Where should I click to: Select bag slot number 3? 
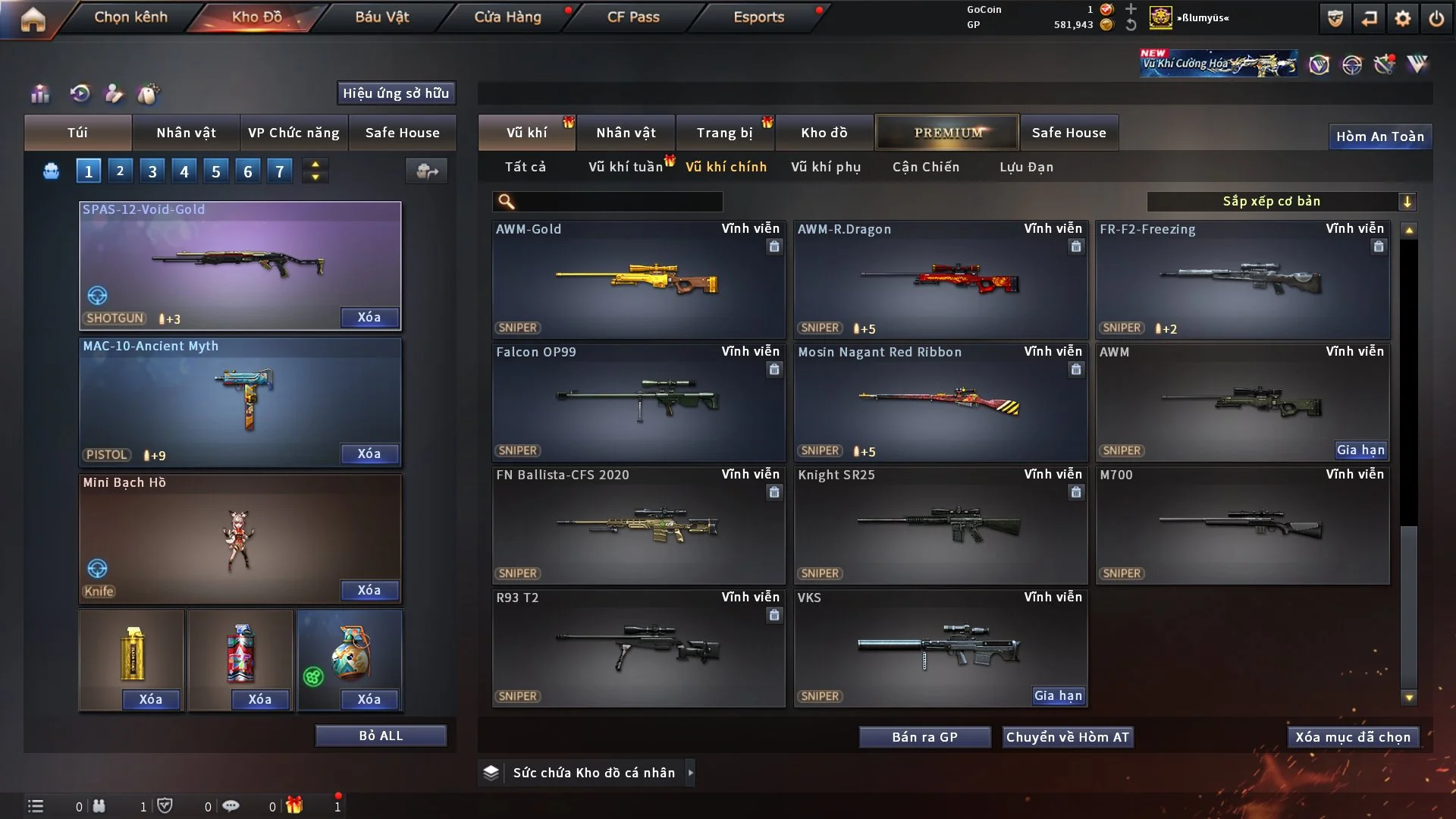(x=152, y=171)
